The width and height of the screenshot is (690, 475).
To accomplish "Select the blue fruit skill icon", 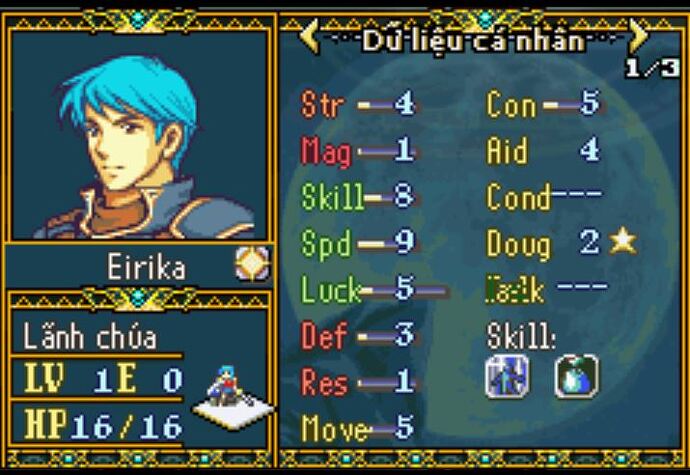I will pos(577,376).
